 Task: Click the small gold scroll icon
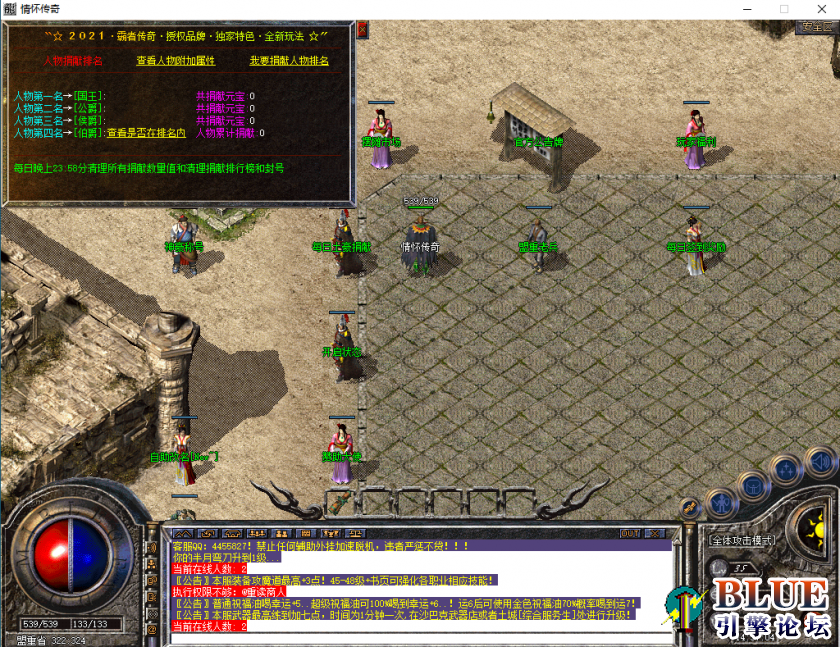689,509
